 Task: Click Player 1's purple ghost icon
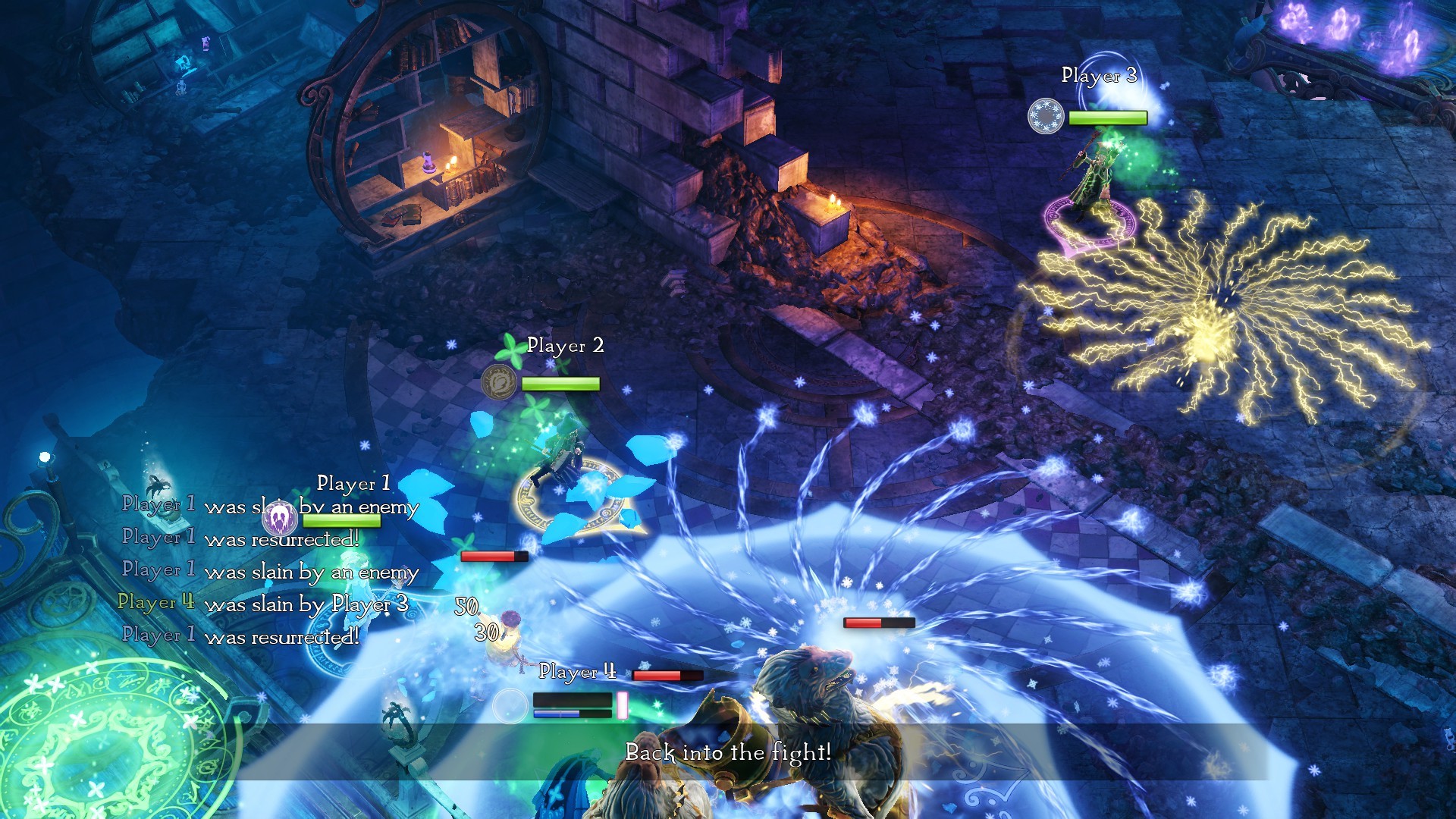tap(280, 519)
